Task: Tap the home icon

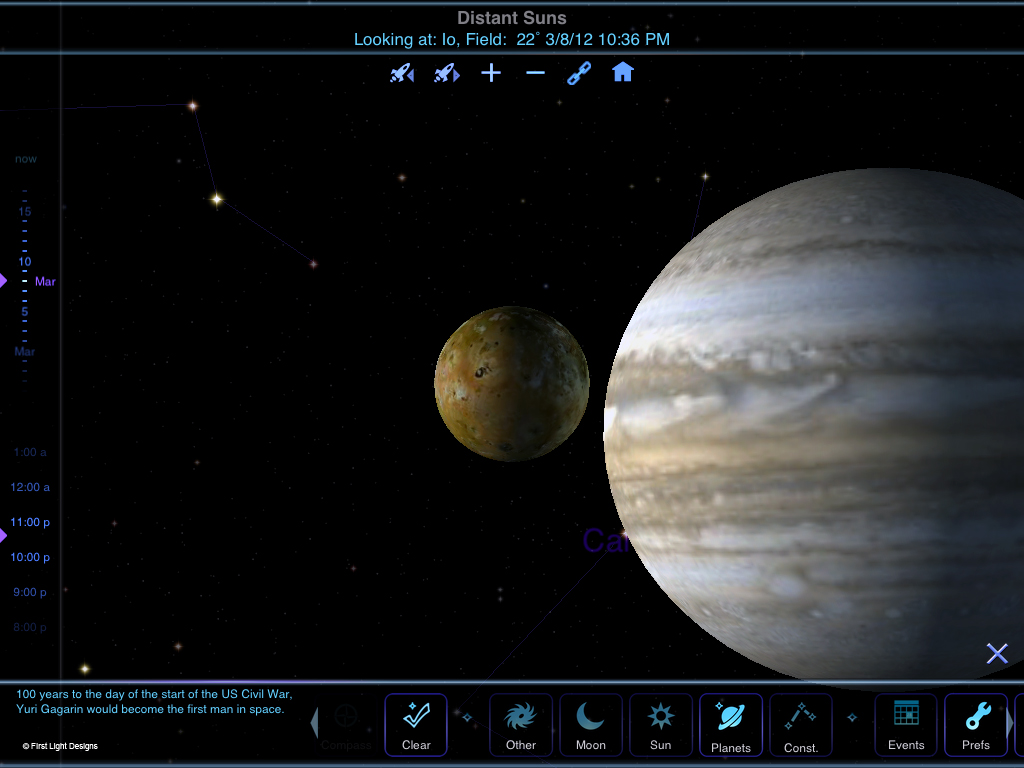Action: tap(623, 73)
